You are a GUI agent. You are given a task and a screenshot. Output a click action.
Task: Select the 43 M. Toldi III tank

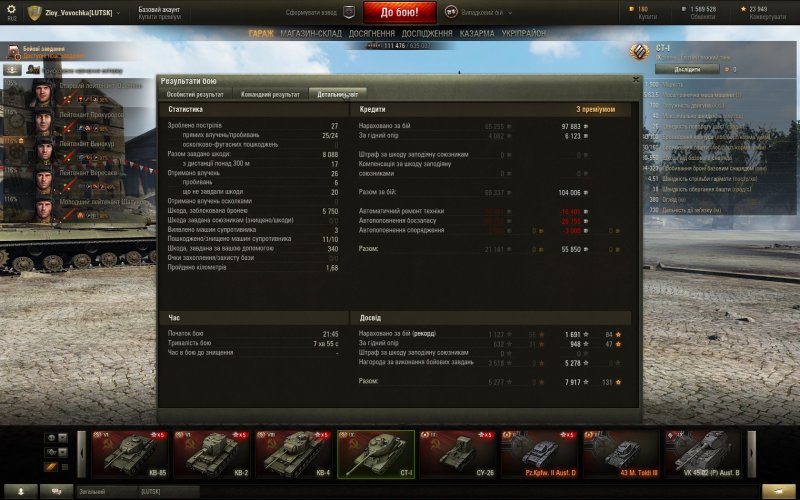622,453
